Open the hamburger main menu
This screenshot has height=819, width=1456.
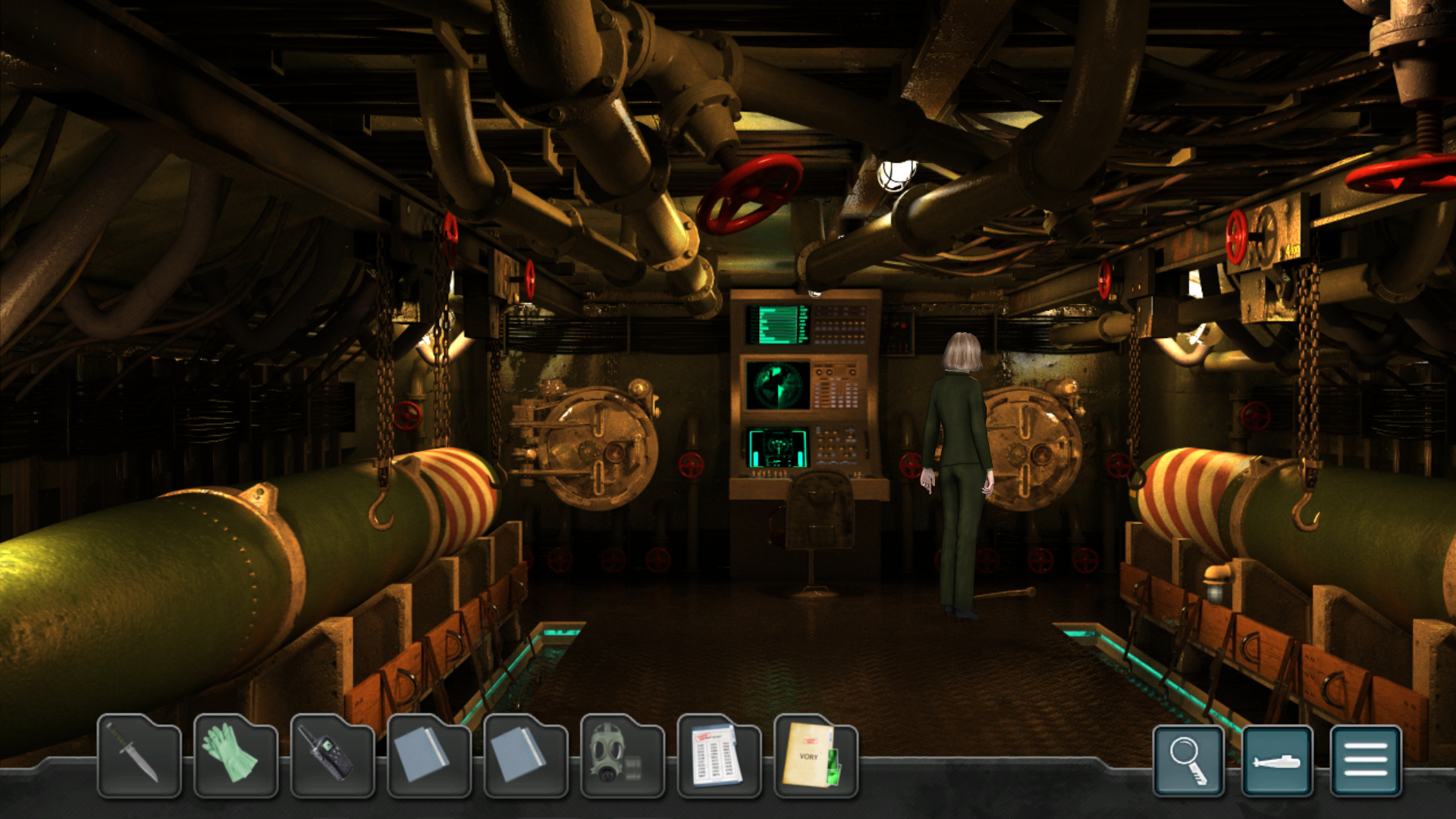(x=1366, y=761)
